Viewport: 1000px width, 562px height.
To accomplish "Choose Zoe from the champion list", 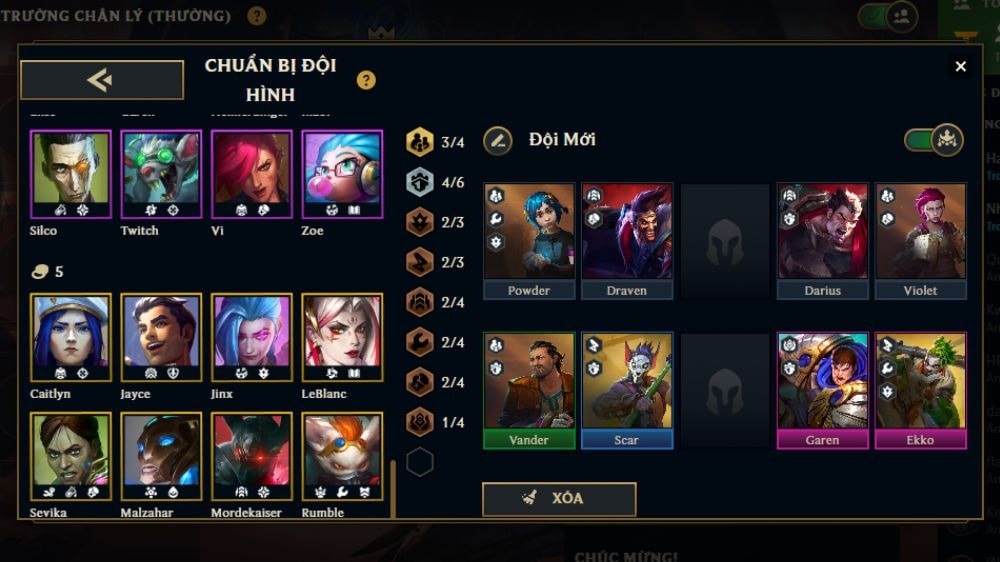I will point(342,174).
